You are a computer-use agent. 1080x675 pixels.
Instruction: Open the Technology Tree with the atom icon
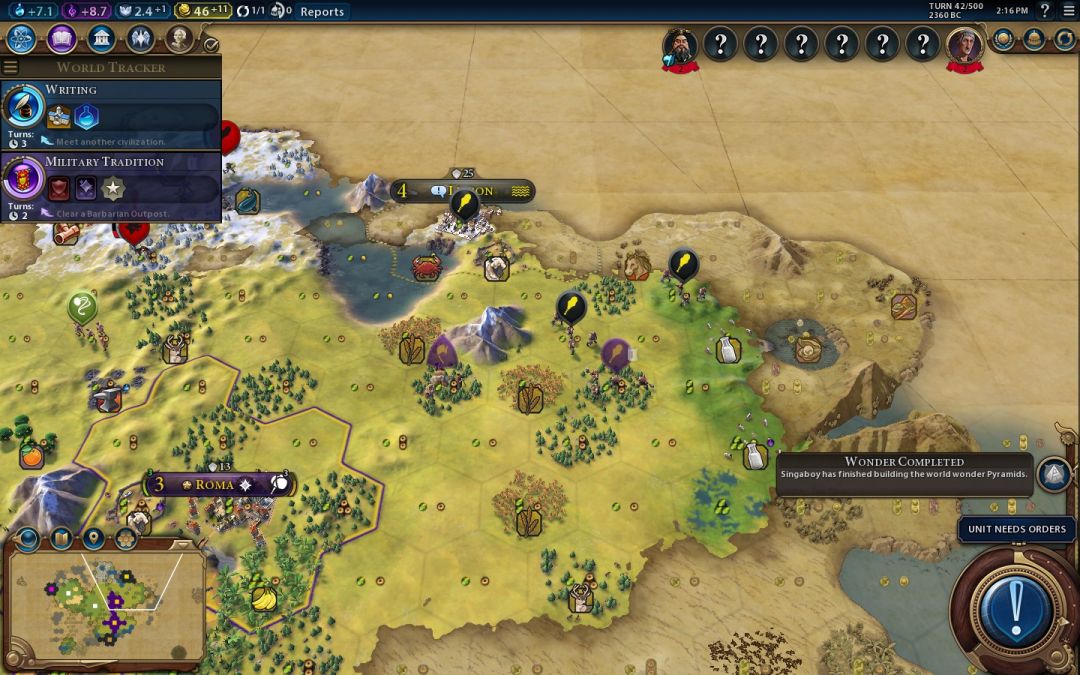click(x=22, y=39)
